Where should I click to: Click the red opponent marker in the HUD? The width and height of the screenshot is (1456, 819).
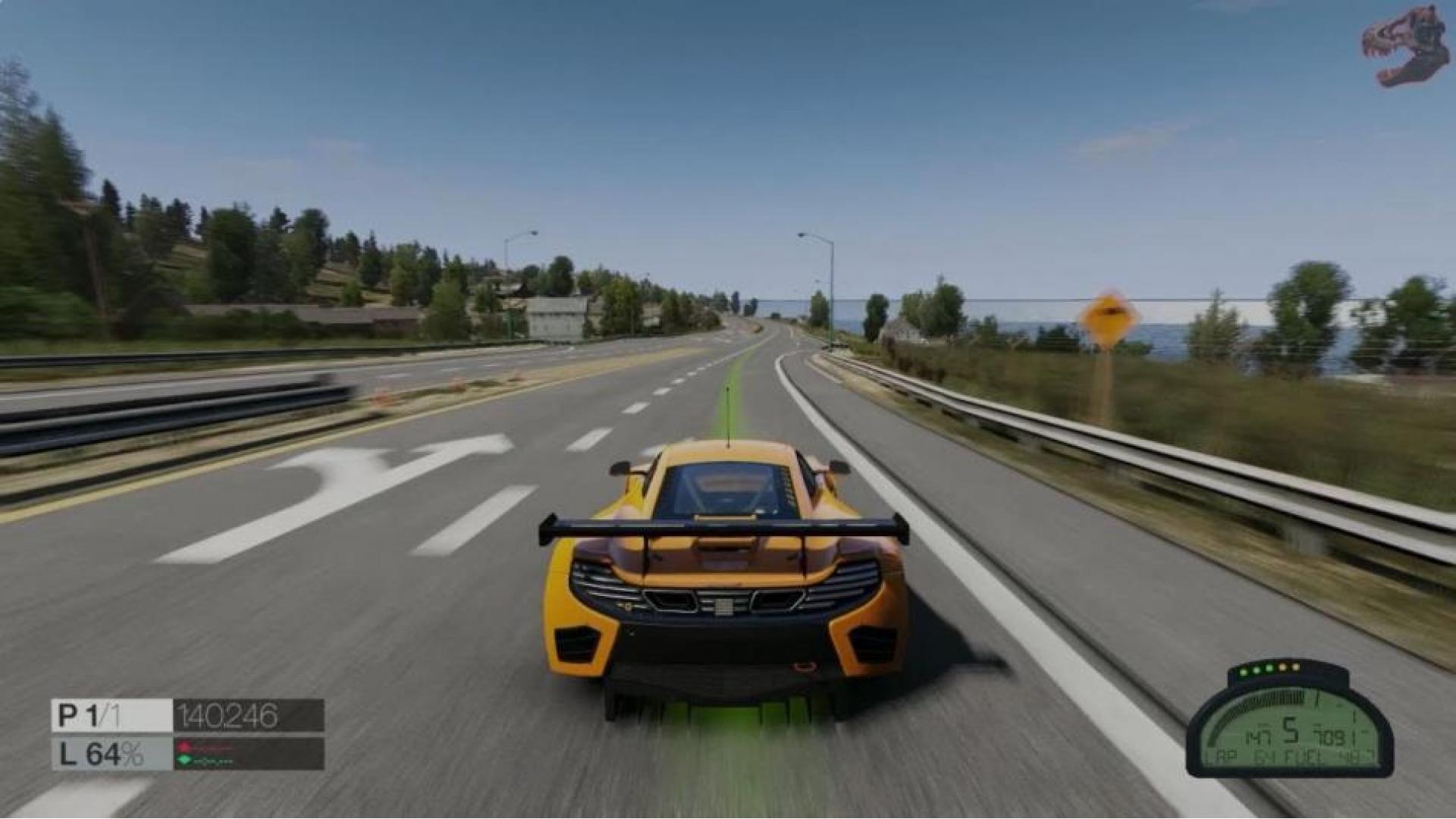tap(184, 746)
